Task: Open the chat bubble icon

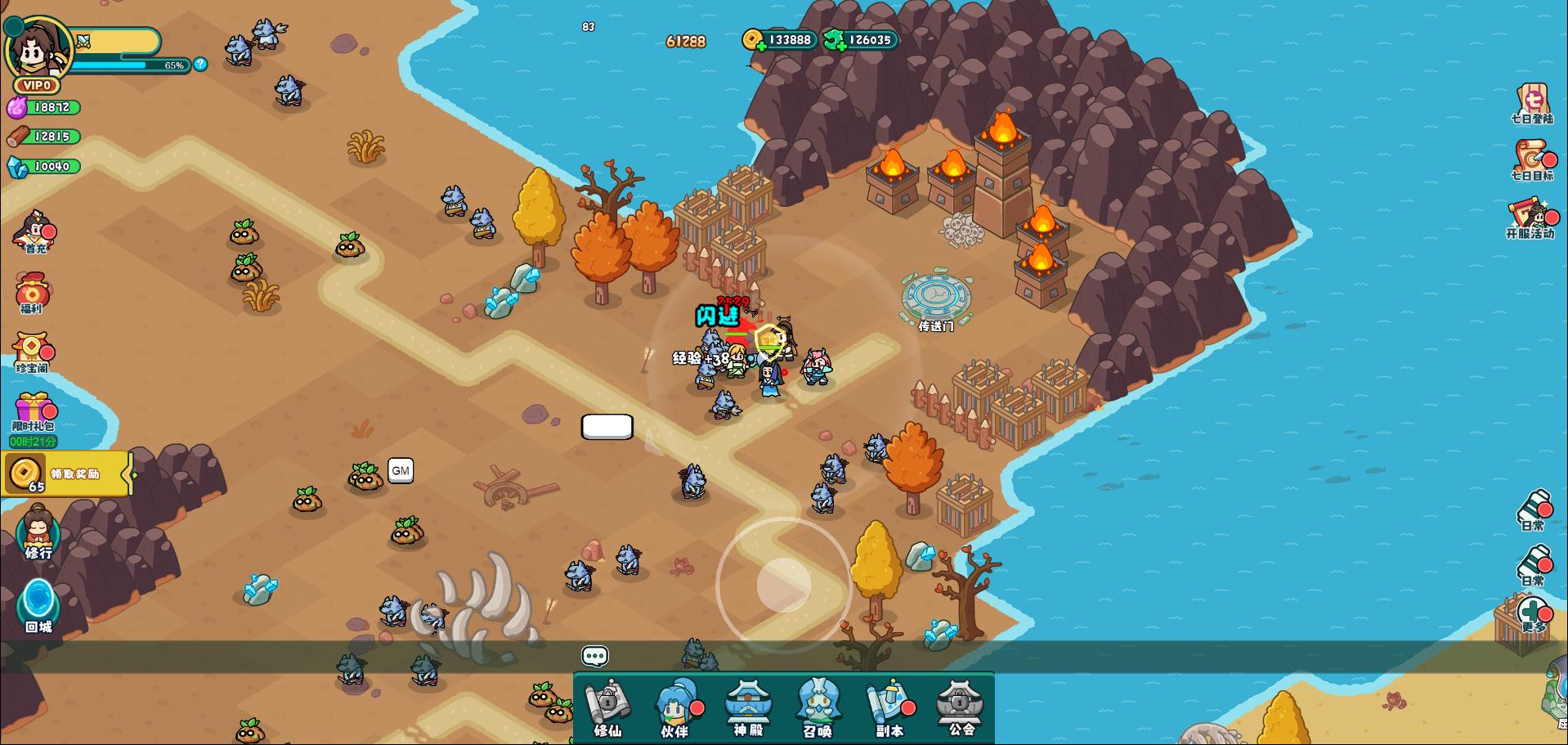Action: tap(594, 656)
